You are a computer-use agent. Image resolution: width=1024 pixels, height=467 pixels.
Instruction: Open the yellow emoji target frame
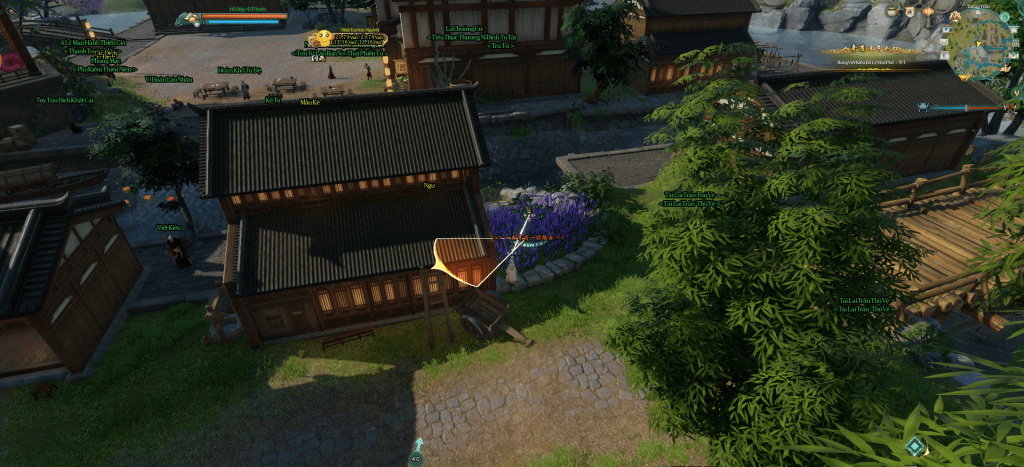point(322,39)
